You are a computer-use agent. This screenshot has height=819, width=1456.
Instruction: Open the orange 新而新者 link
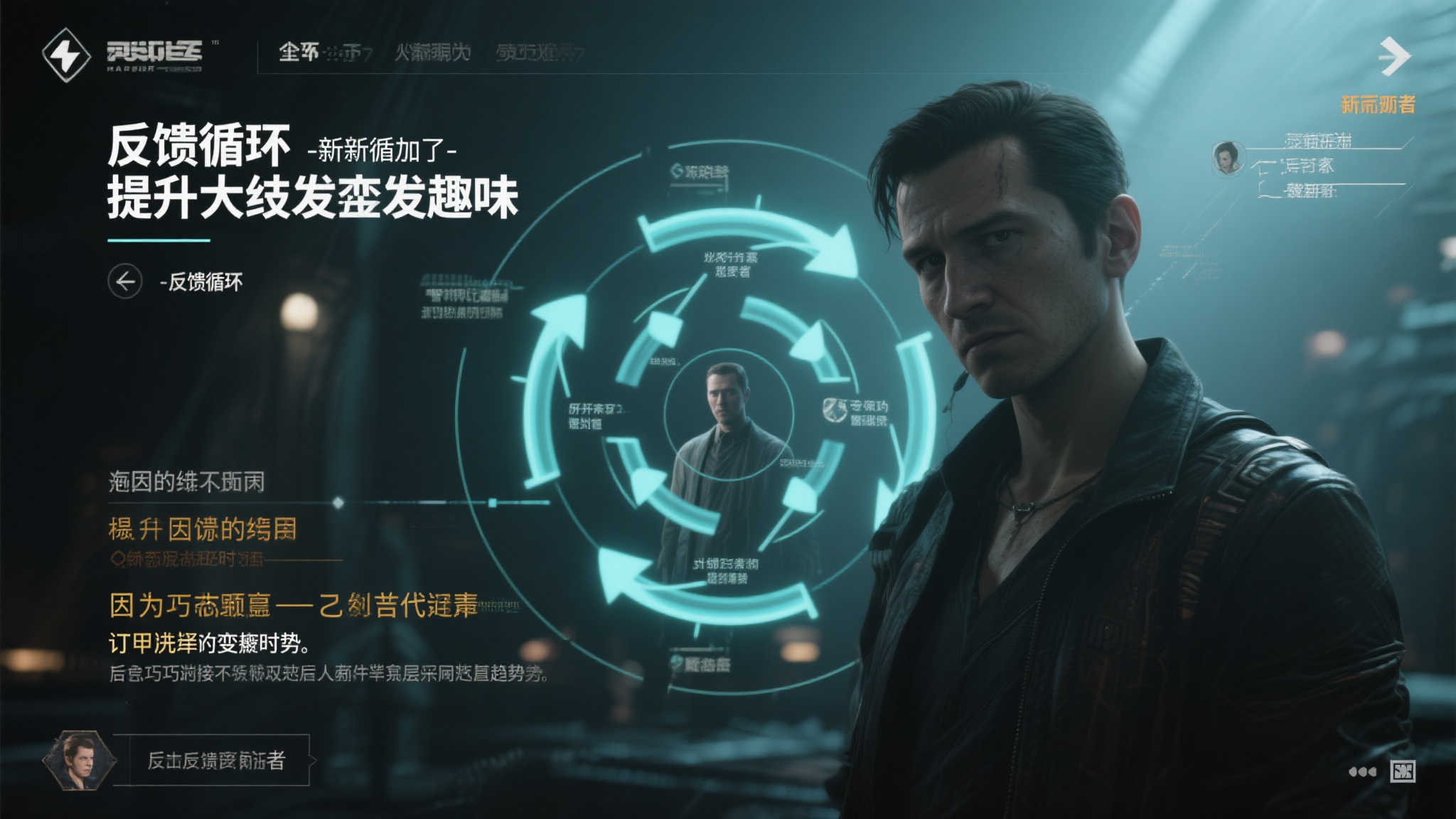coord(1377,105)
